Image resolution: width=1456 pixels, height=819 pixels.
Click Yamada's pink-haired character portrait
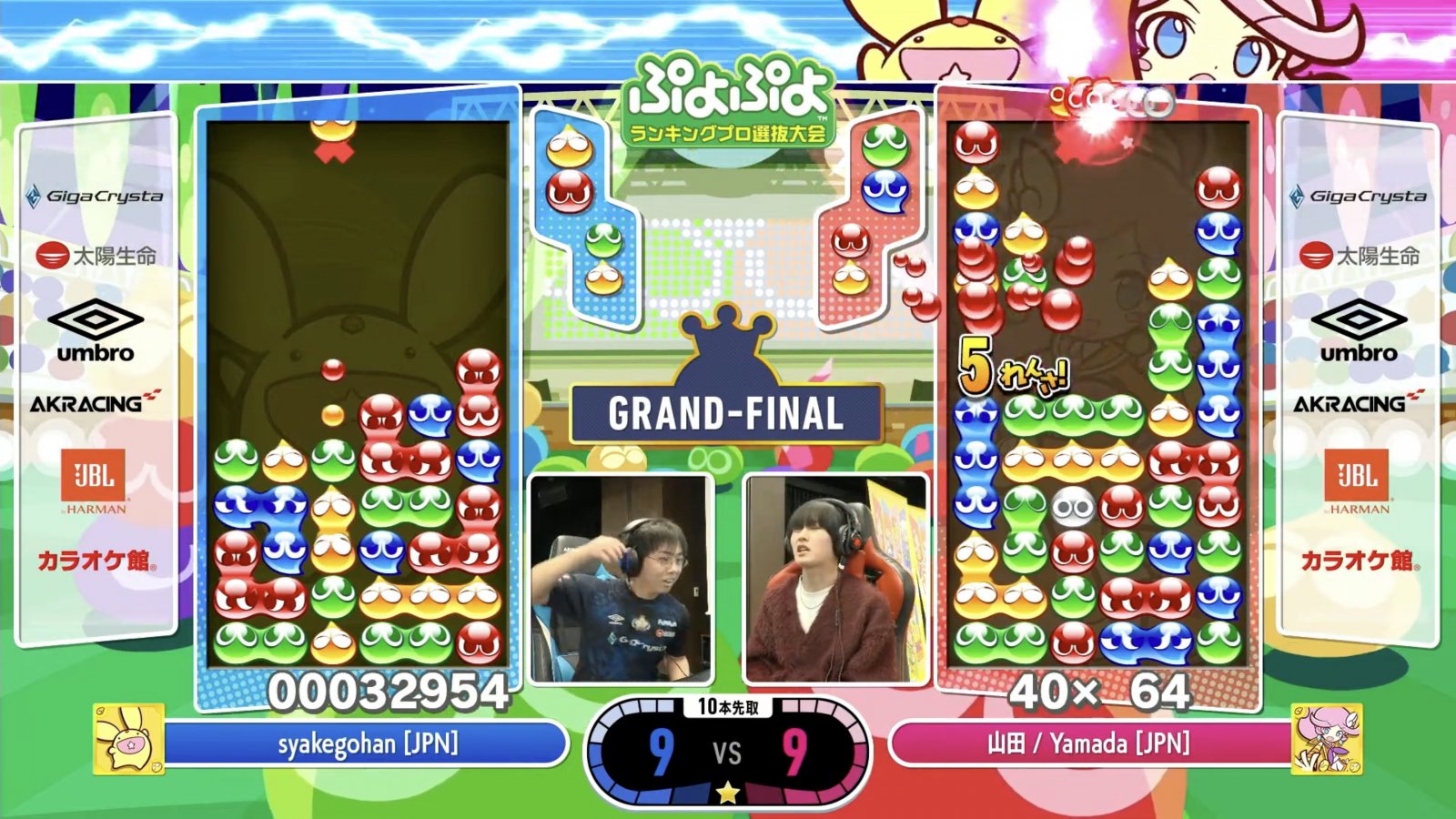pyautogui.click(x=1327, y=739)
